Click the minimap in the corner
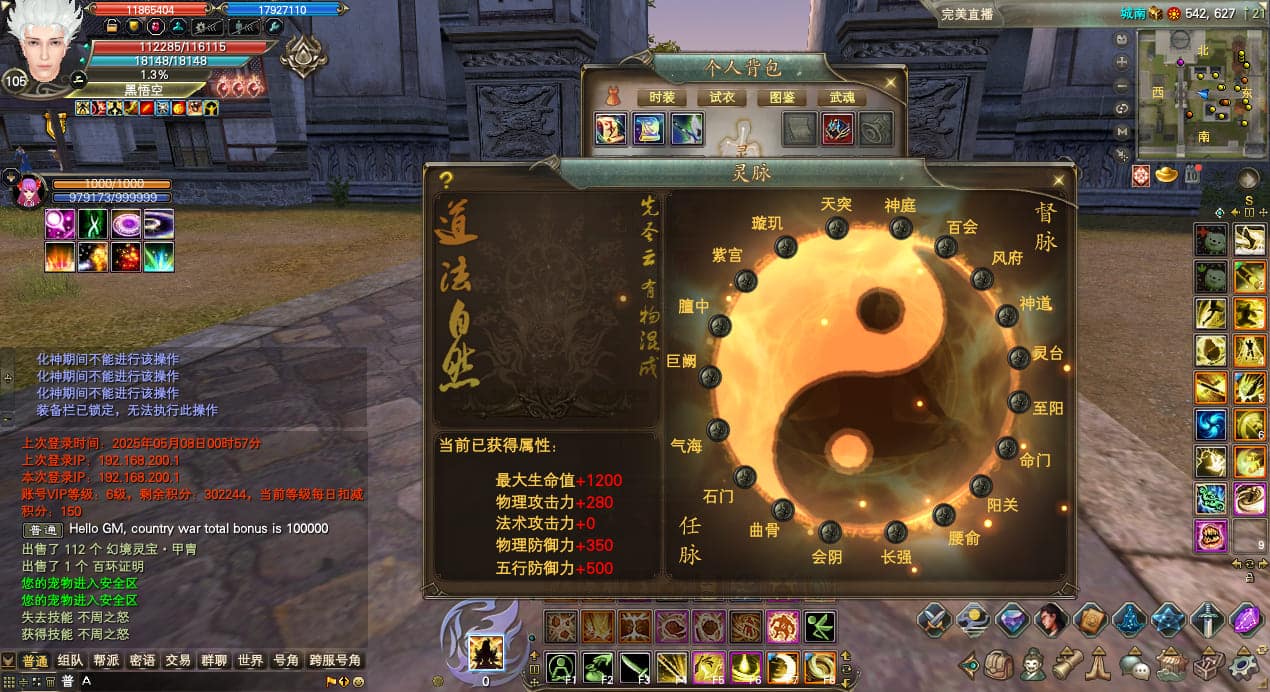 coord(1196,94)
